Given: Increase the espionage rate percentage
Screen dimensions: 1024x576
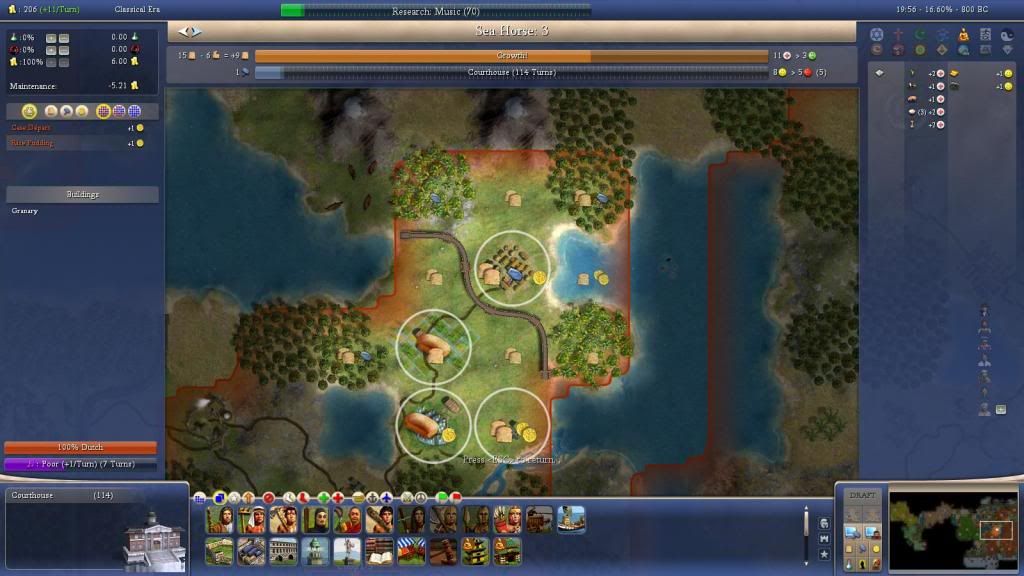Looking at the screenshot, I should point(50,49).
